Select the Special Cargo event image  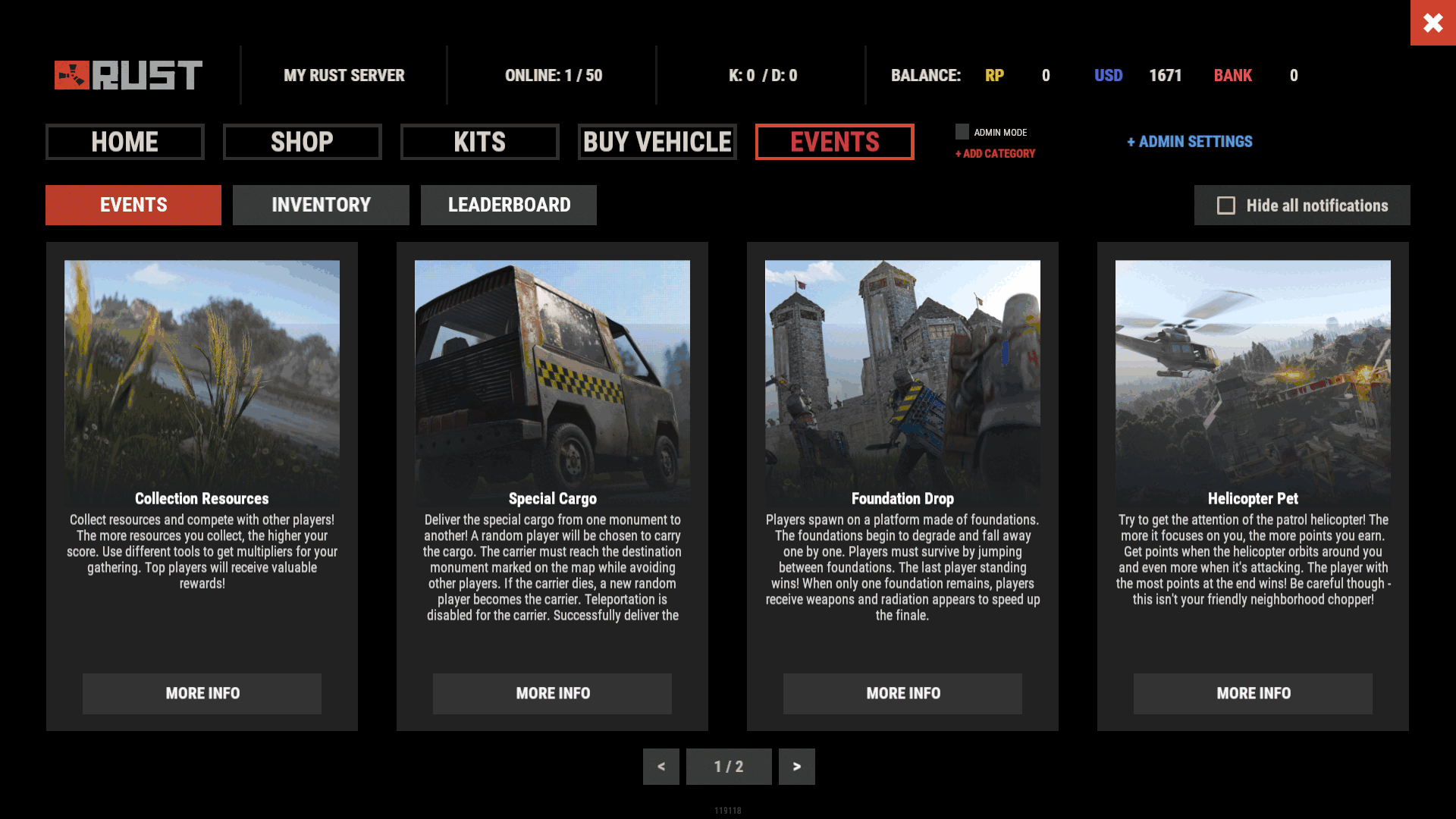[x=552, y=372]
